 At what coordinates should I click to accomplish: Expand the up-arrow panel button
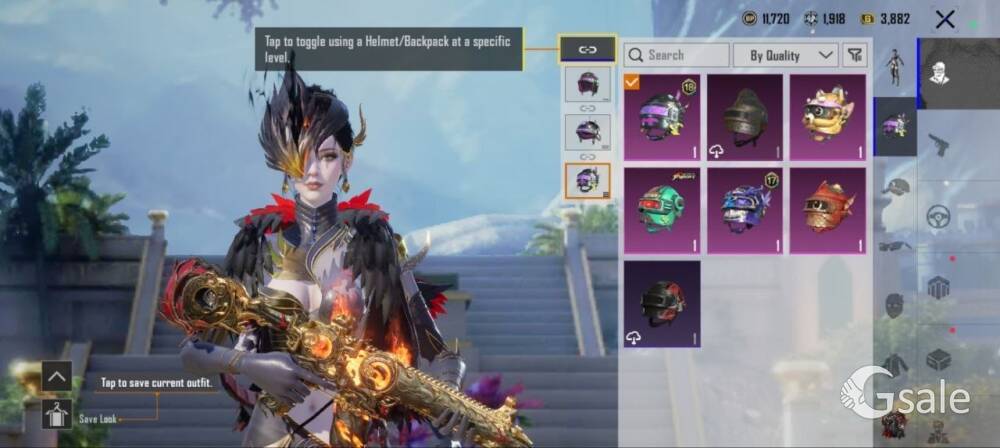tap(57, 376)
